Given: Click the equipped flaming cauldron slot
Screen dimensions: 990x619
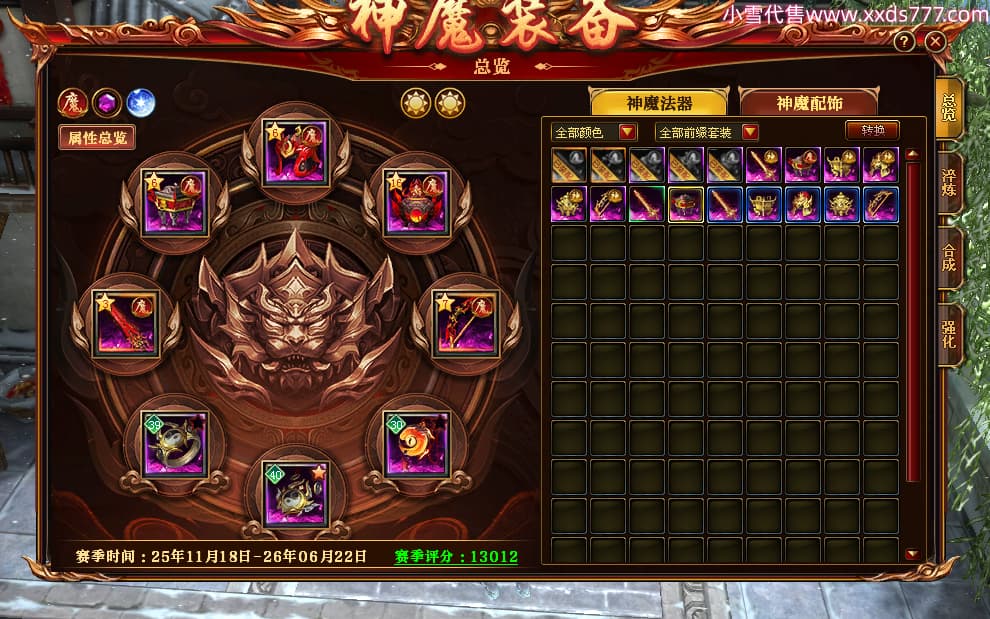Looking at the screenshot, I should (416, 201).
